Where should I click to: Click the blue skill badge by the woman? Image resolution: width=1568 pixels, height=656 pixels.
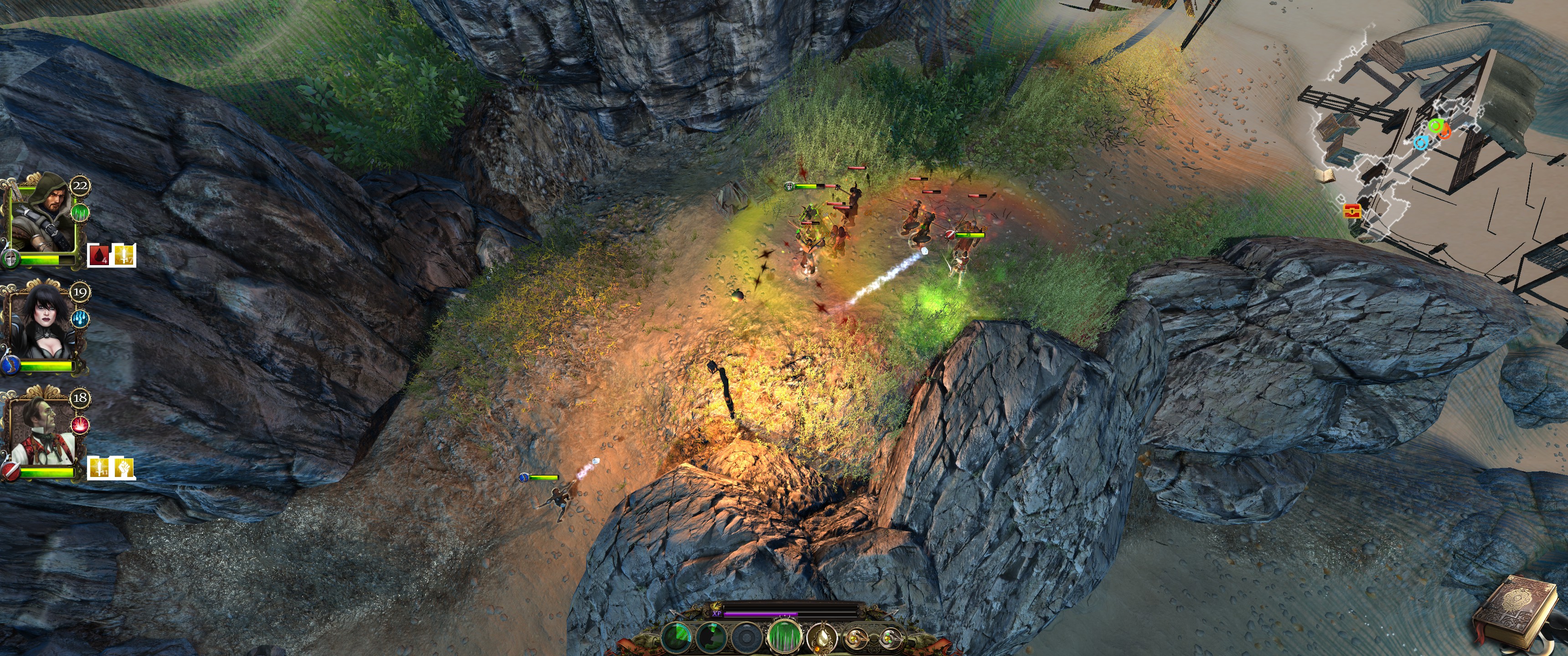[80, 318]
